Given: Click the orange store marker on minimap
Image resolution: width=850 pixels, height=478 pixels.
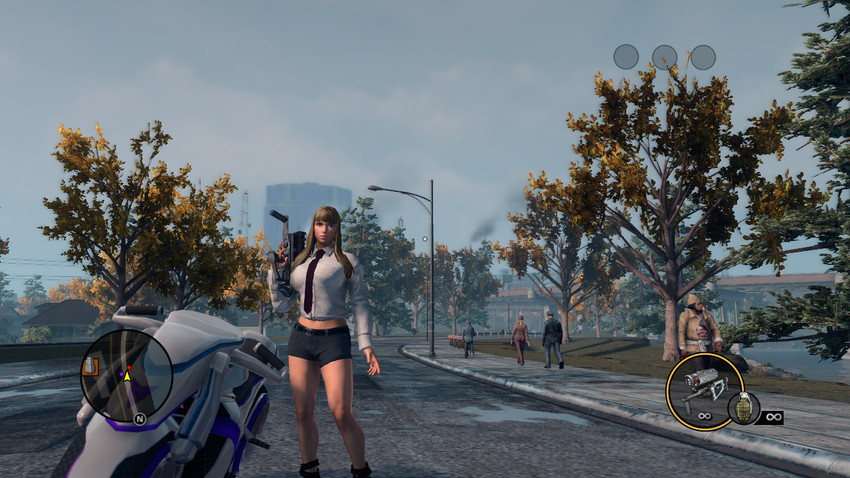Looking at the screenshot, I should click(x=90, y=366).
